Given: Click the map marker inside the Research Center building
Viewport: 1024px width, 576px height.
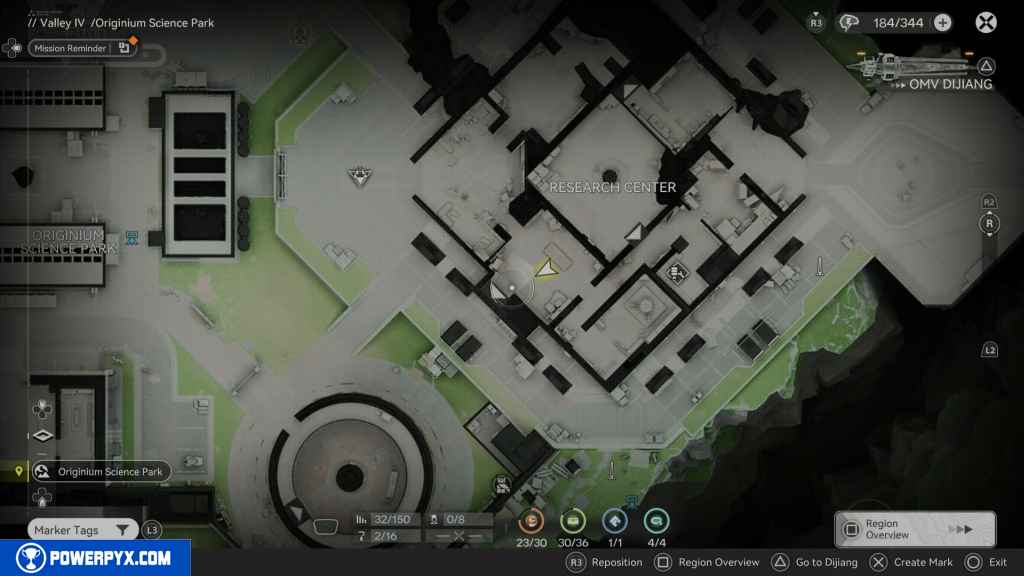Looking at the screenshot, I should 677,270.
